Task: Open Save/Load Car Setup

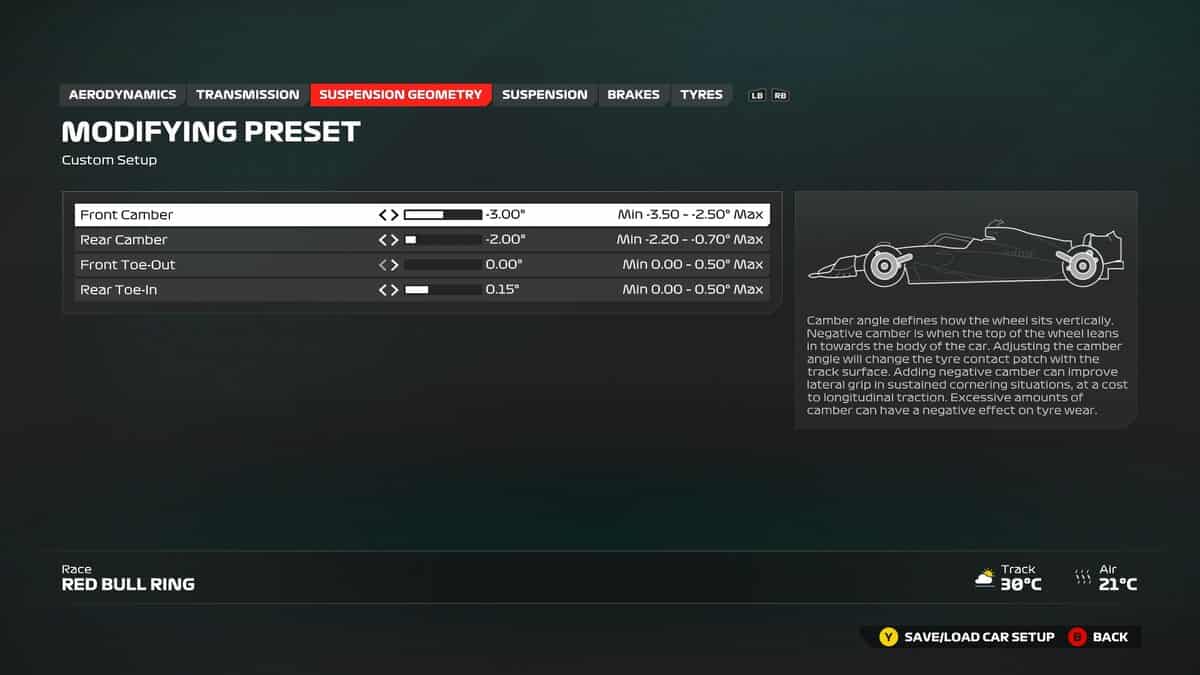Action: tap(967, 637)
